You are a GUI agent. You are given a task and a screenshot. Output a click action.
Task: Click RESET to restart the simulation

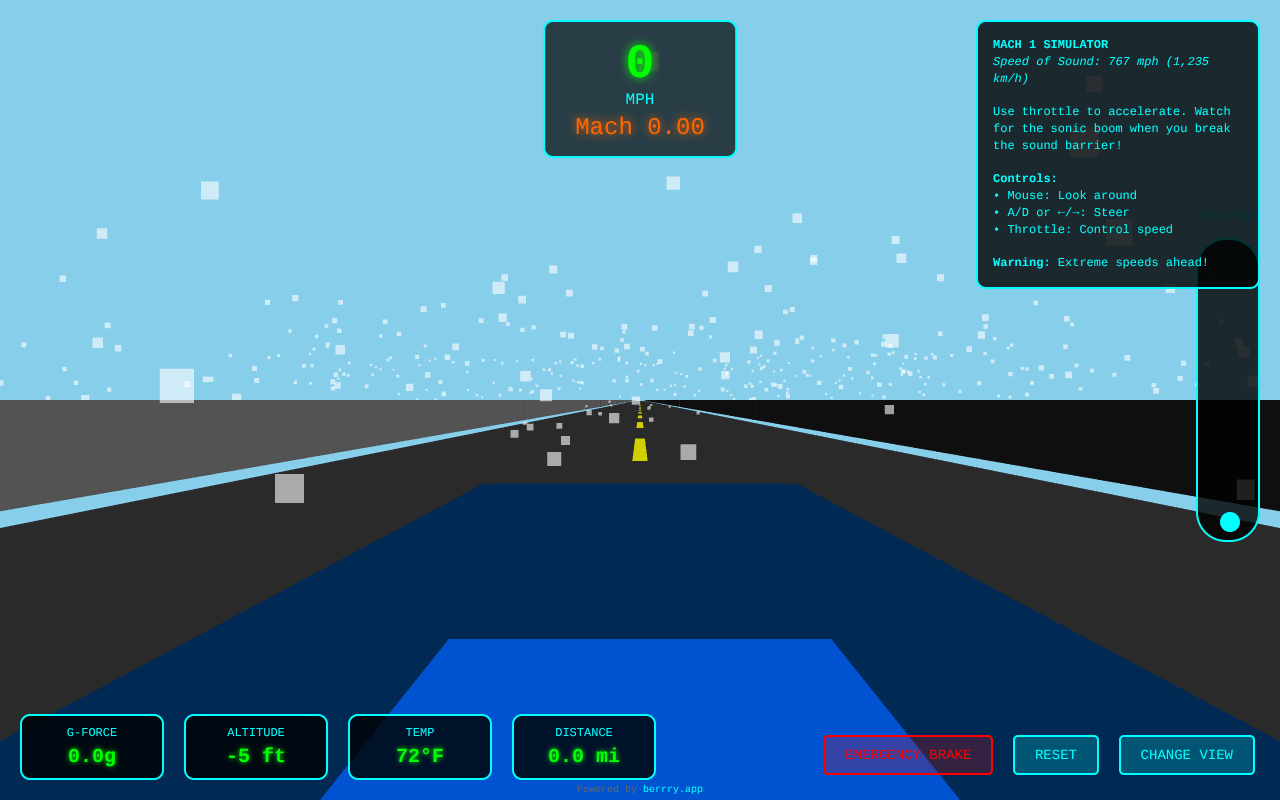(1056, 755)
